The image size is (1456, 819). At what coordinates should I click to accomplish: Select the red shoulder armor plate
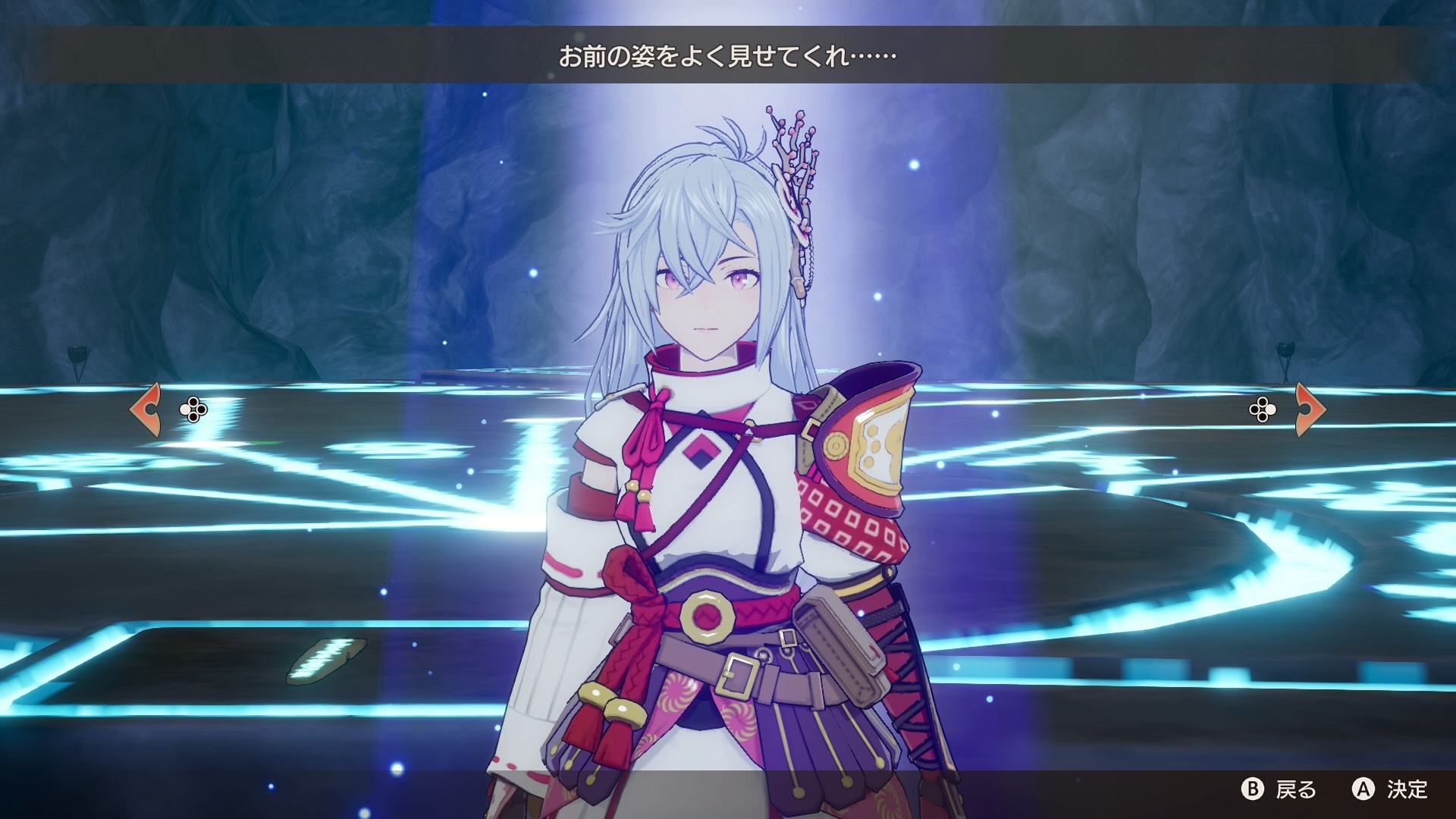tap(864, 432)
